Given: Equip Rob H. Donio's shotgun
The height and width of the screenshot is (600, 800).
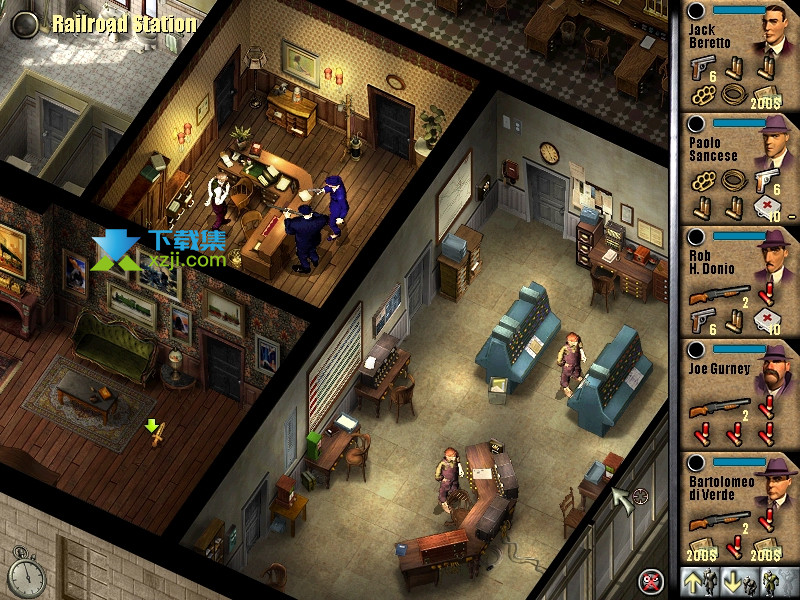Looking at the screenshot, I should (x=718, y=293).
